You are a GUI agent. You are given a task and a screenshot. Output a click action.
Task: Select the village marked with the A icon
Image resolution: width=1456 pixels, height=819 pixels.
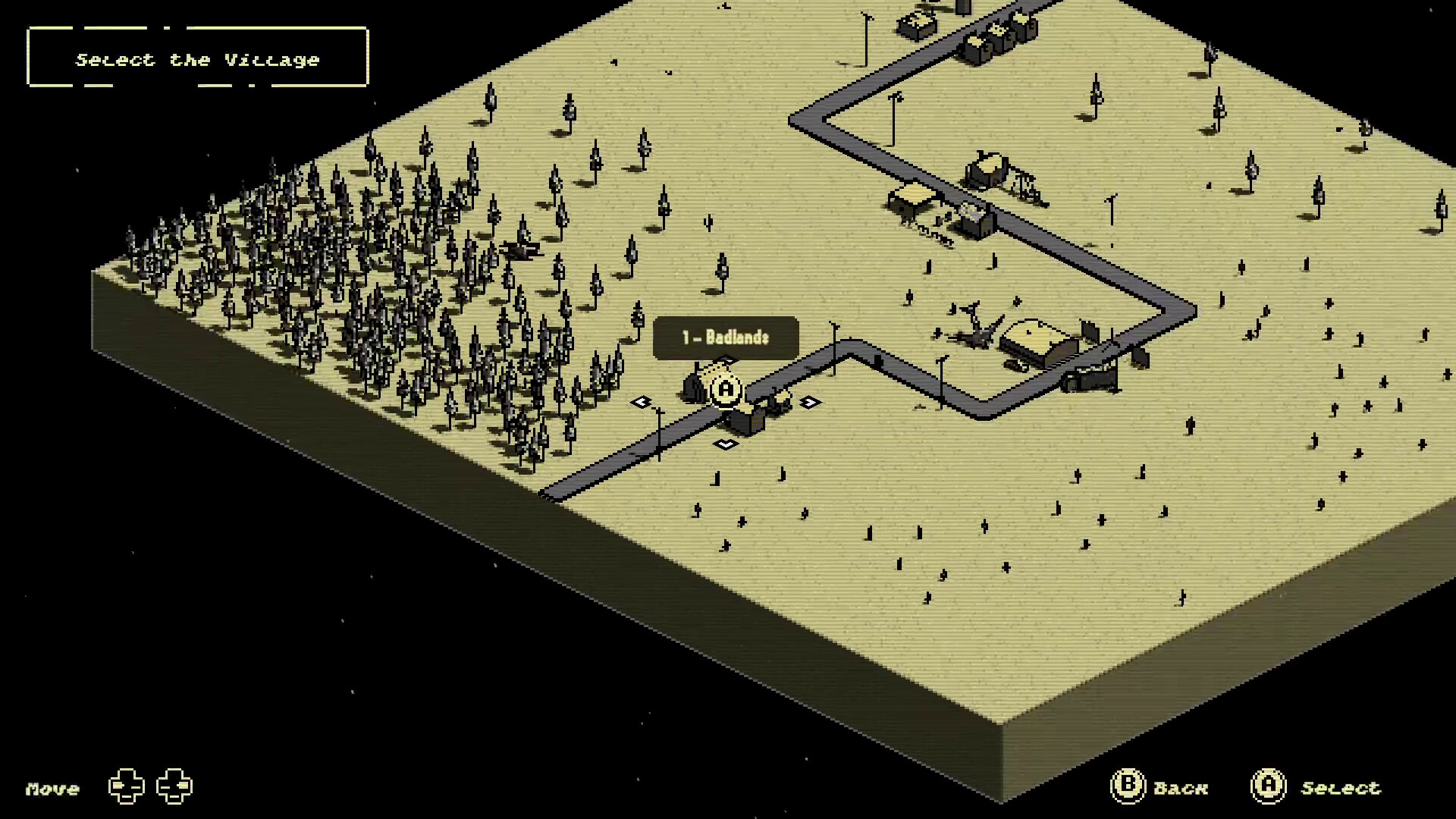[x=725, y=390]
